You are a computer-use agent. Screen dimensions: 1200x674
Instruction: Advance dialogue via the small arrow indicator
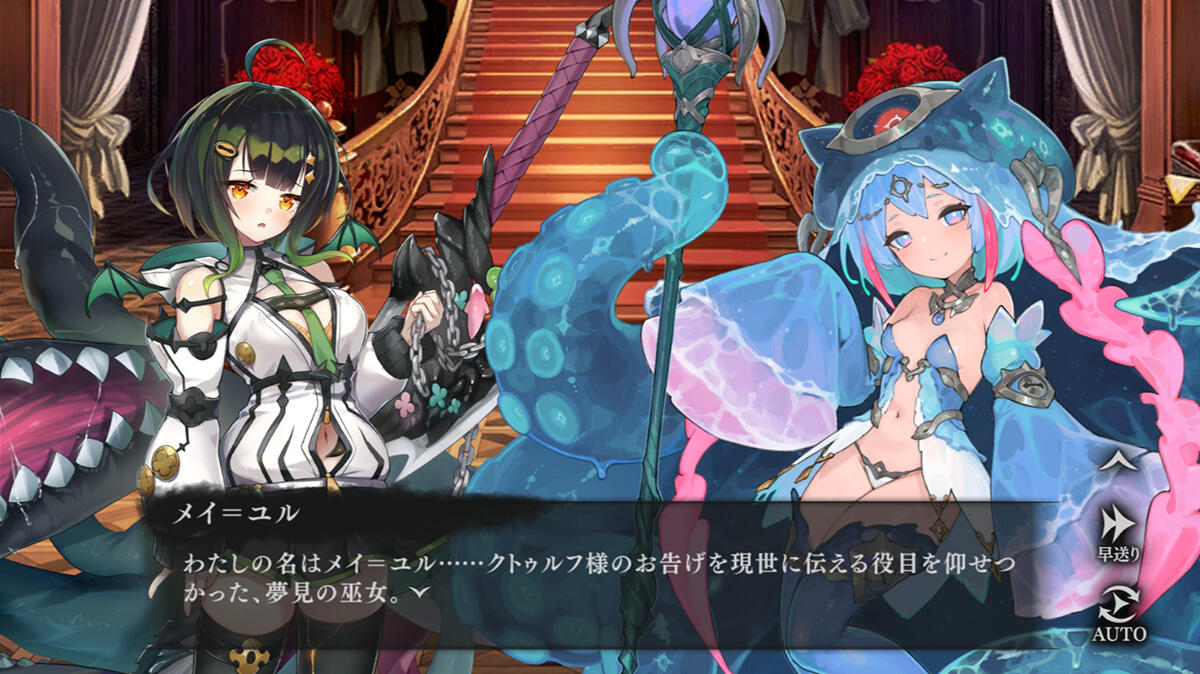423,592
